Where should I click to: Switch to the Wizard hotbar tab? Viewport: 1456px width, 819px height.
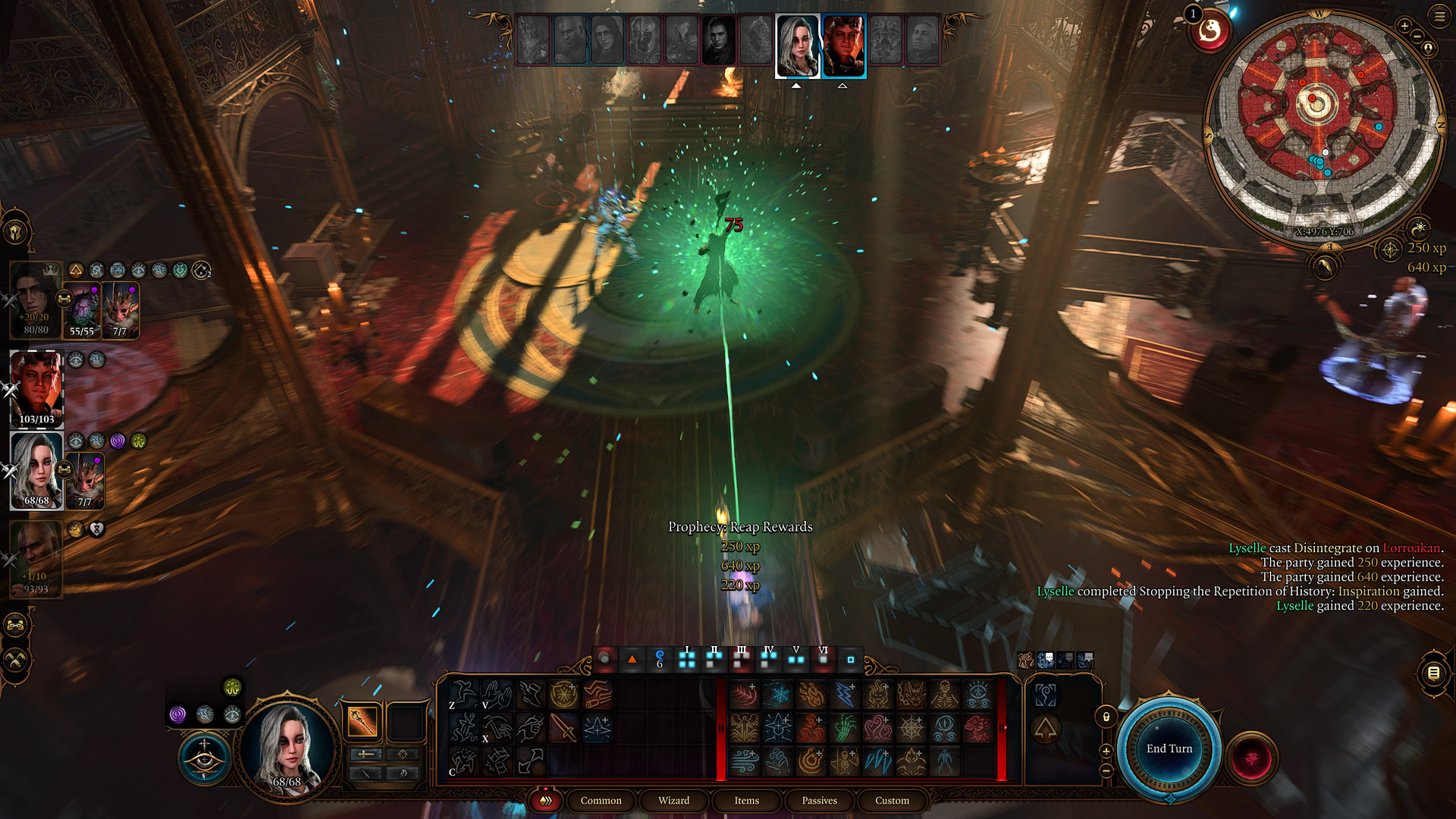click(x=673, y=800)
